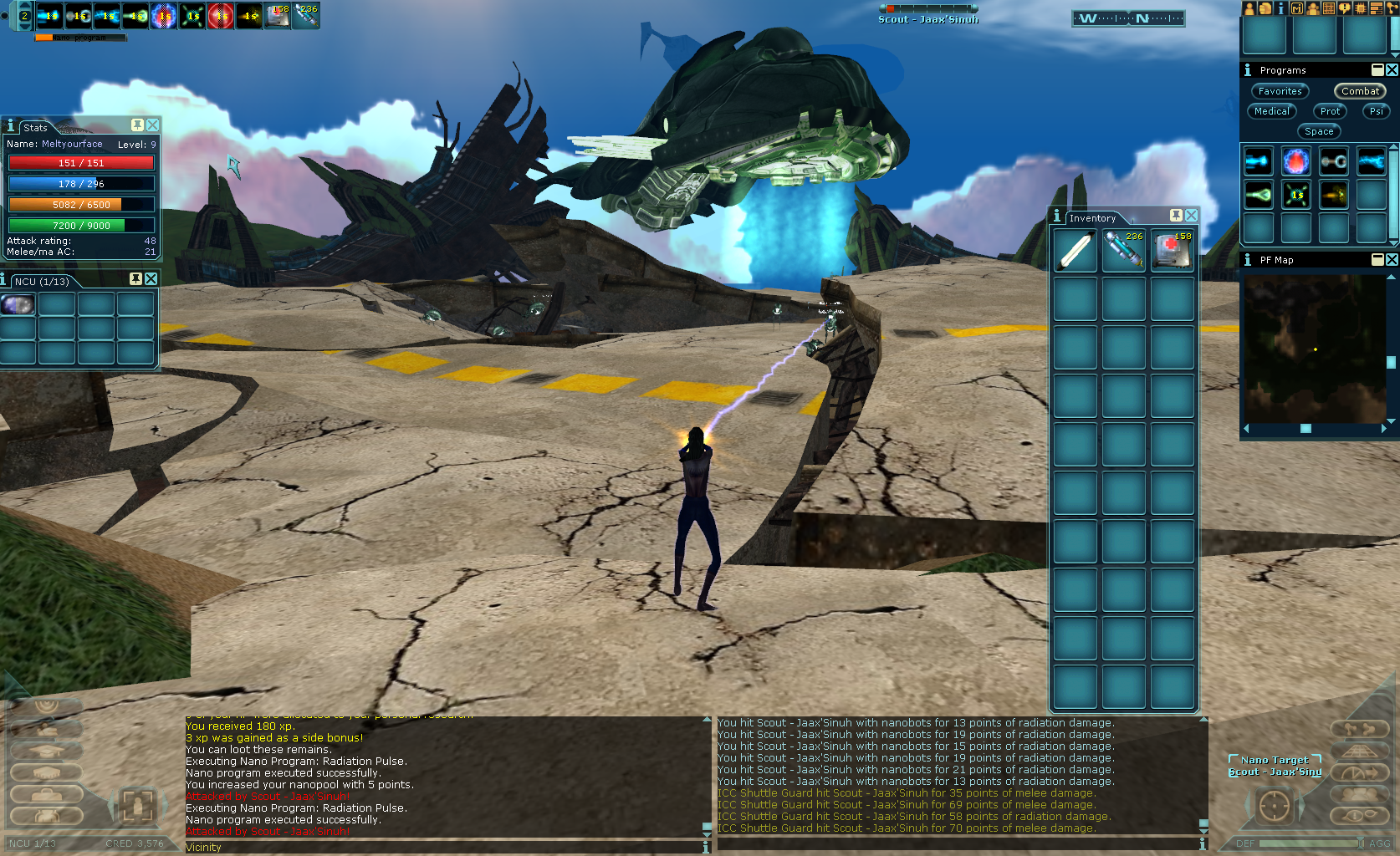Use the first-aid kit stack of 158 in inventory

pos(1172,251)
